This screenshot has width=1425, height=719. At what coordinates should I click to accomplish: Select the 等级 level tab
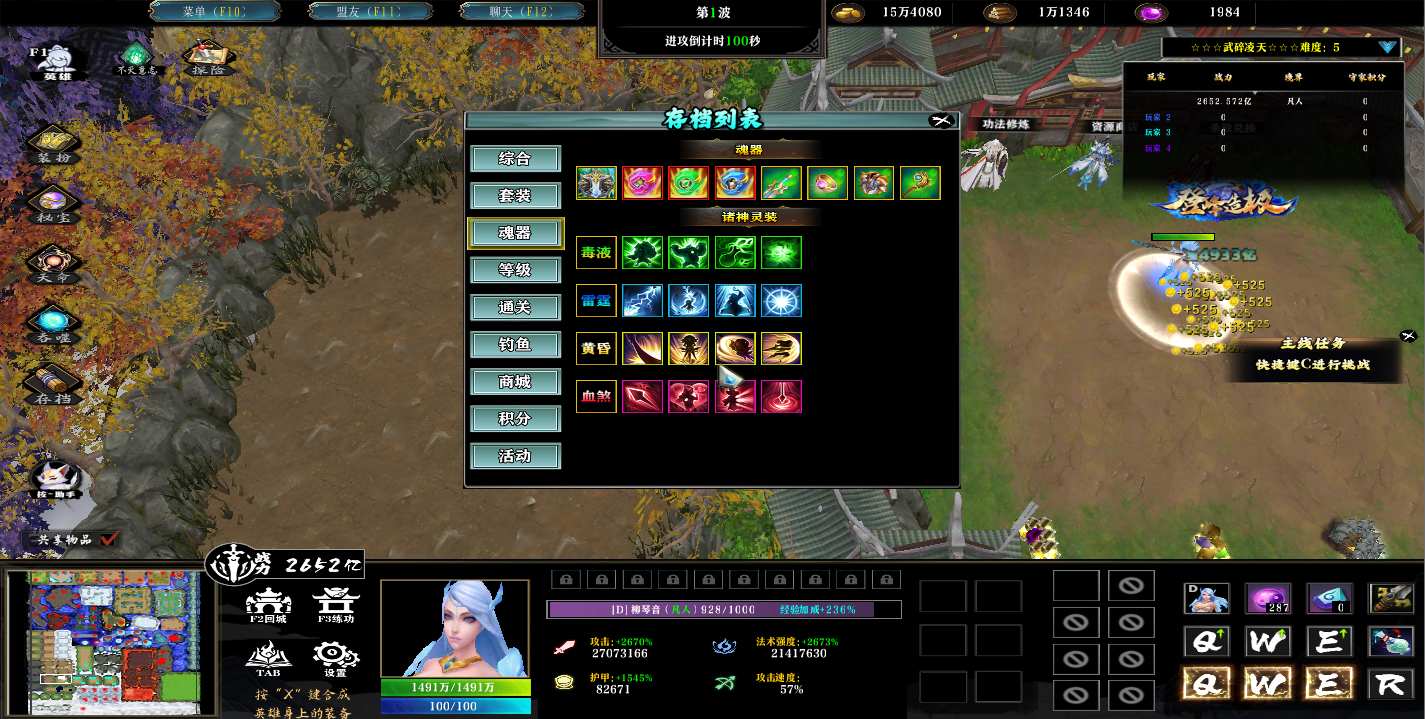515,270
